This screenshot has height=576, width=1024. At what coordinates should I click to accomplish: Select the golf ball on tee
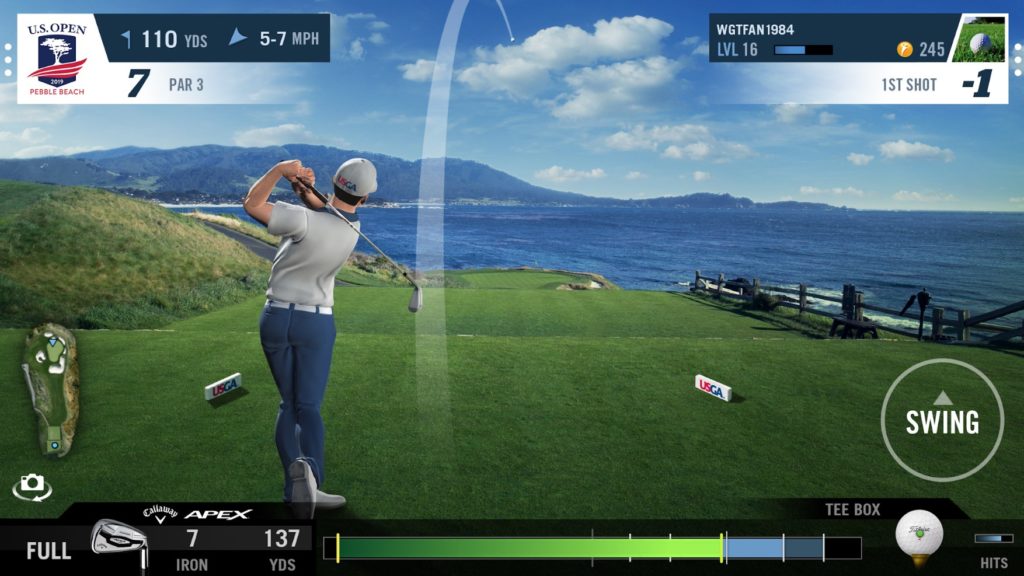point(918,534)
